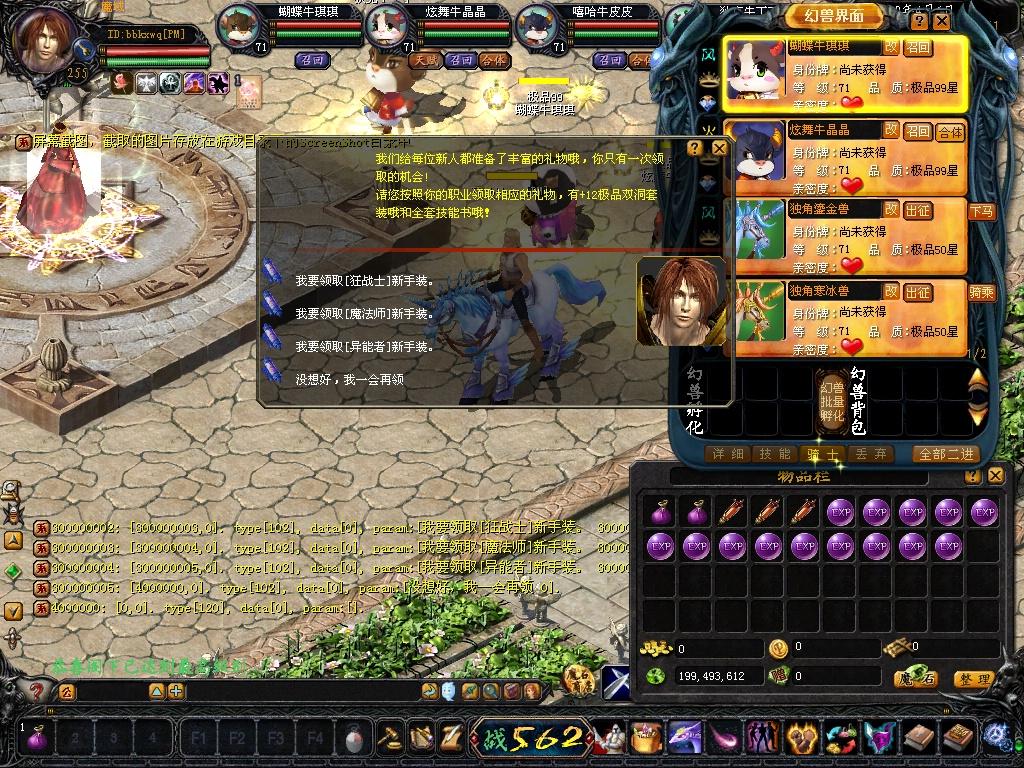Click 下马 dismount button
This screenshot has height=768, width=1024.
pyautogui.click(x=982, y=211)
